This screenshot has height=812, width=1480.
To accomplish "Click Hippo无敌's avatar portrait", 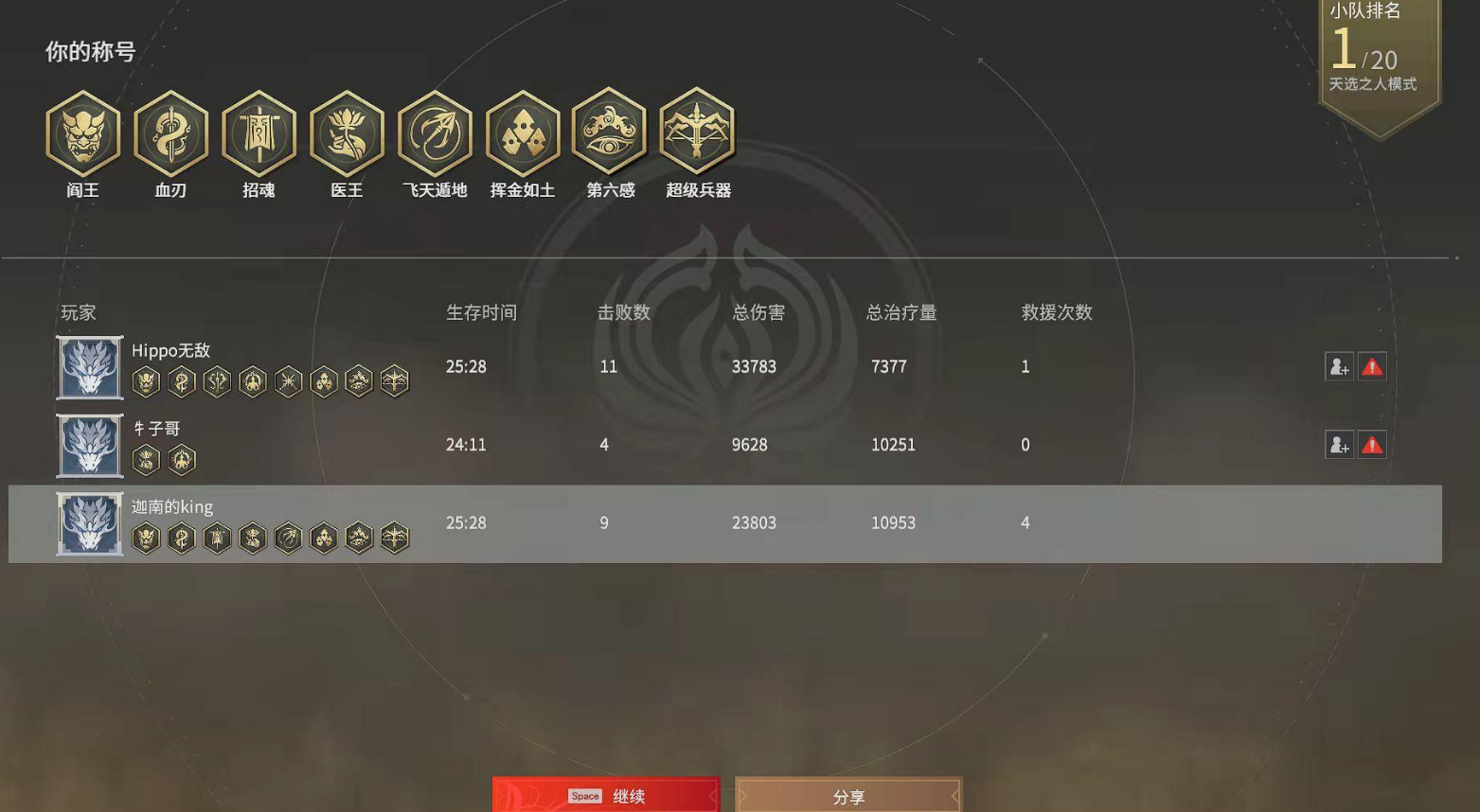I will [89, 367].
